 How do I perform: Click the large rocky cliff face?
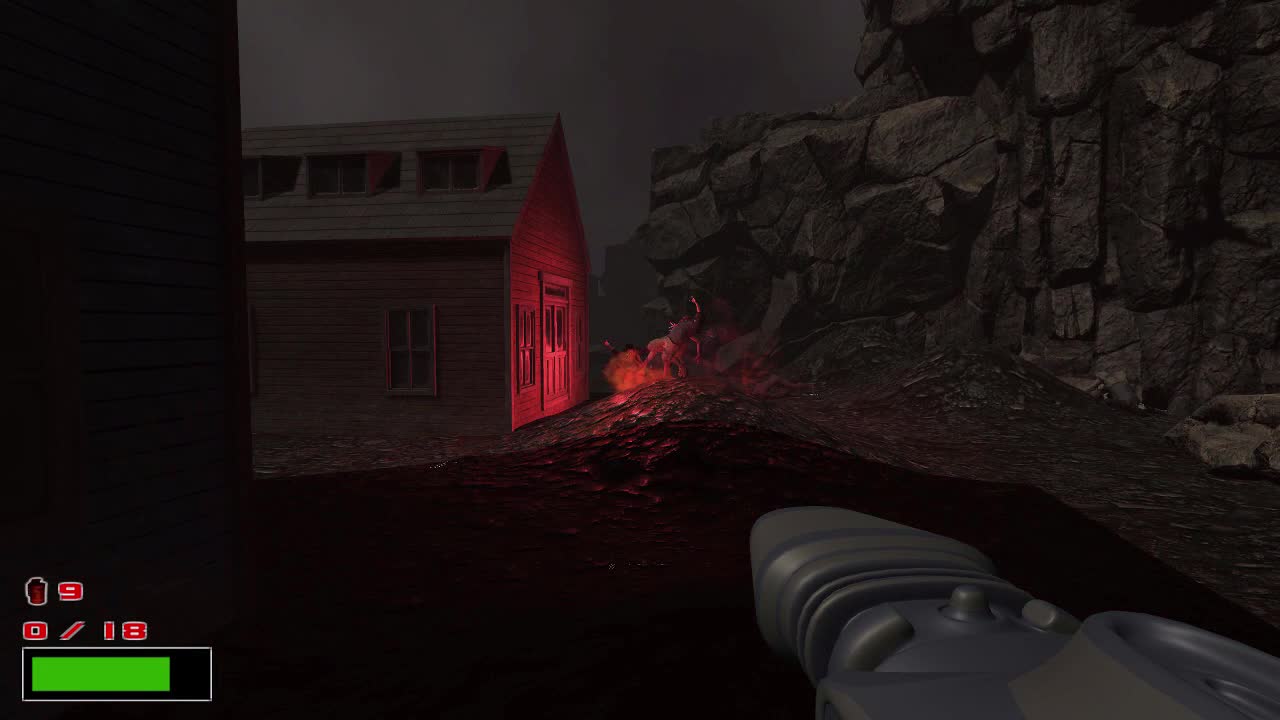coord(1050,200)
